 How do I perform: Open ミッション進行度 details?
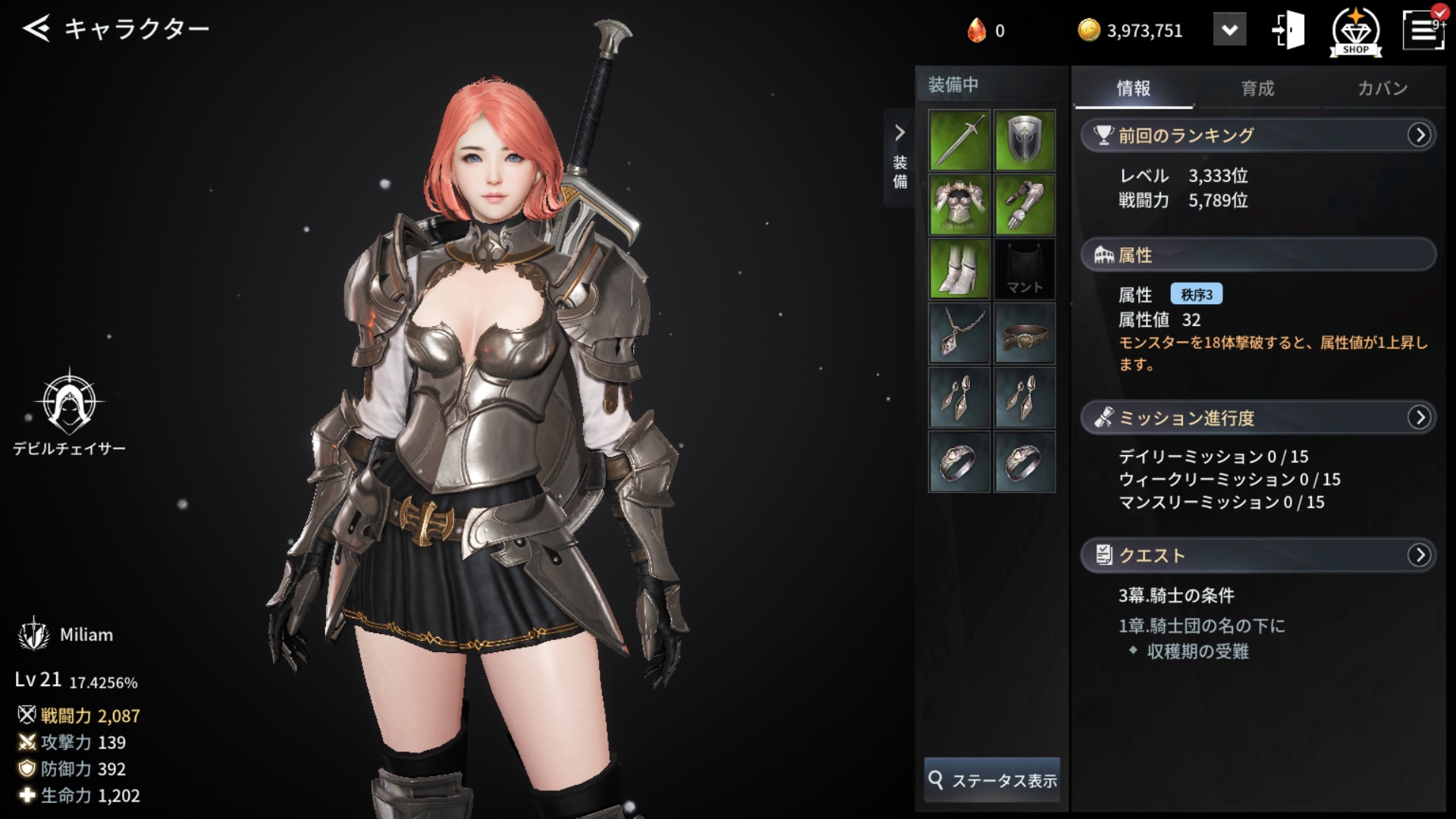[1419, 417]
